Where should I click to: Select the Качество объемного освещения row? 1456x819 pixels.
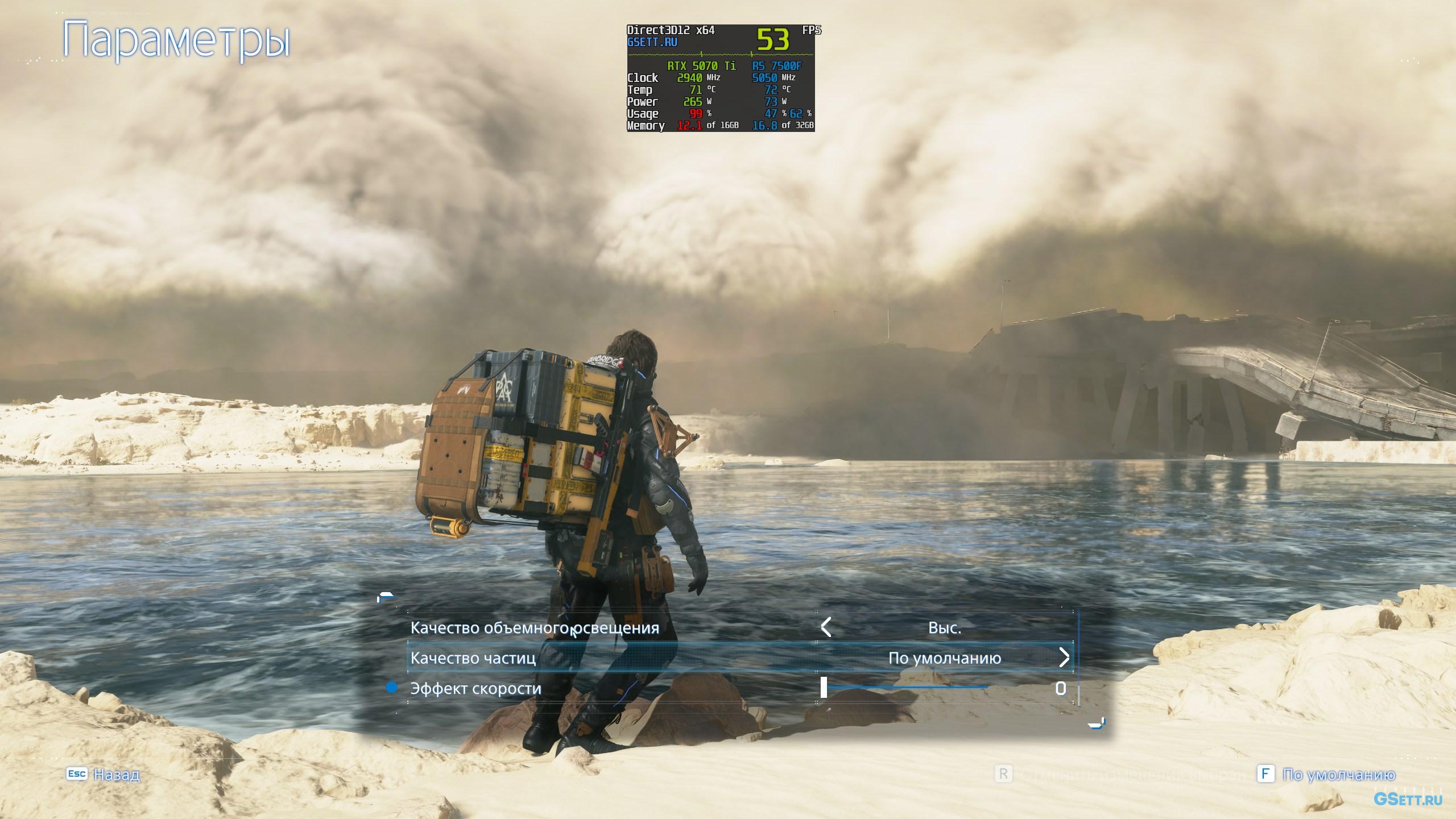(x=535, y=628)
